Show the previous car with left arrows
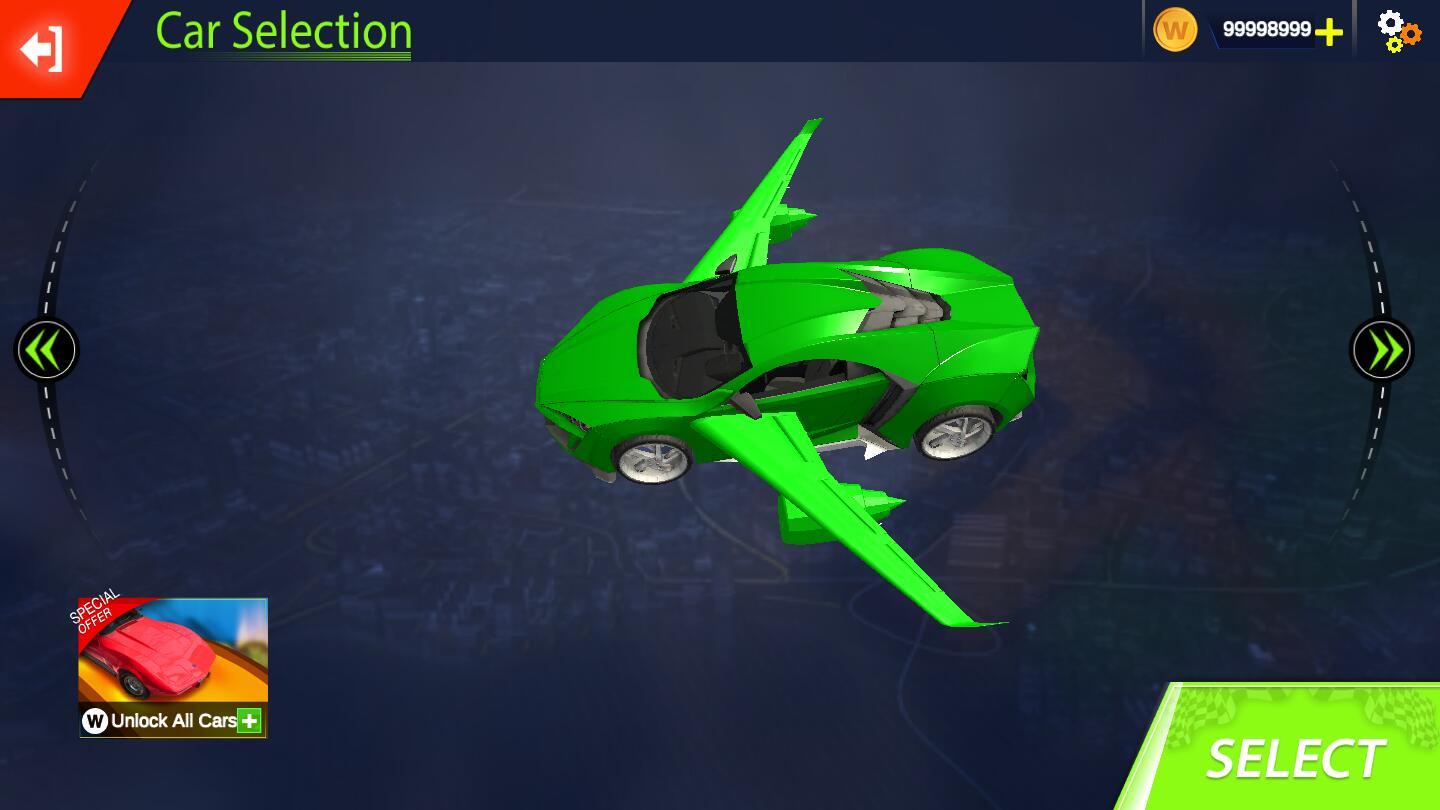This screenshot has width=1440, height=810. click(46, 350)
